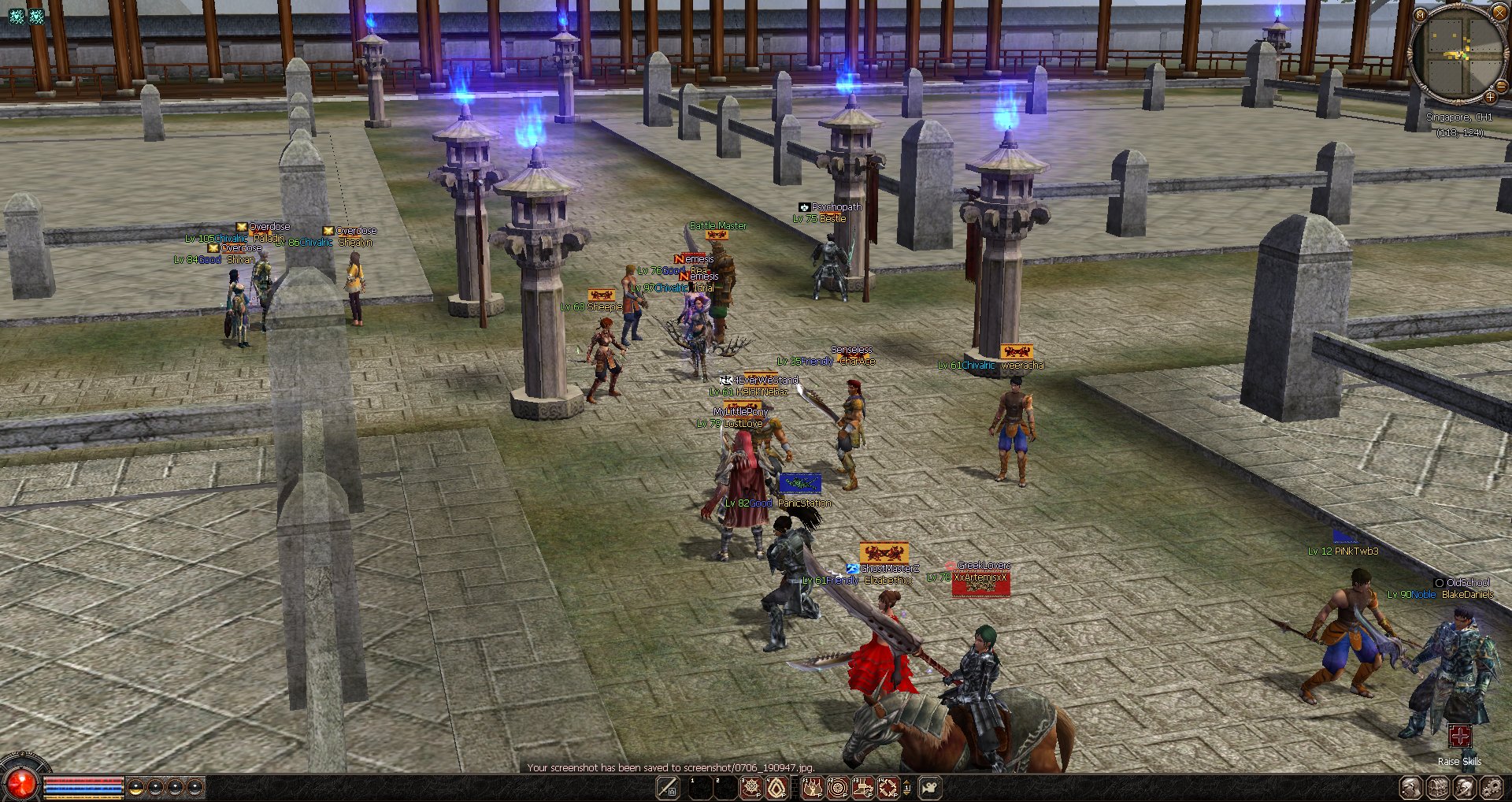Screen dimensions: 1512x802
Task: Activate the snowflake skill in slot 3
Action: [x=751, y=787]
